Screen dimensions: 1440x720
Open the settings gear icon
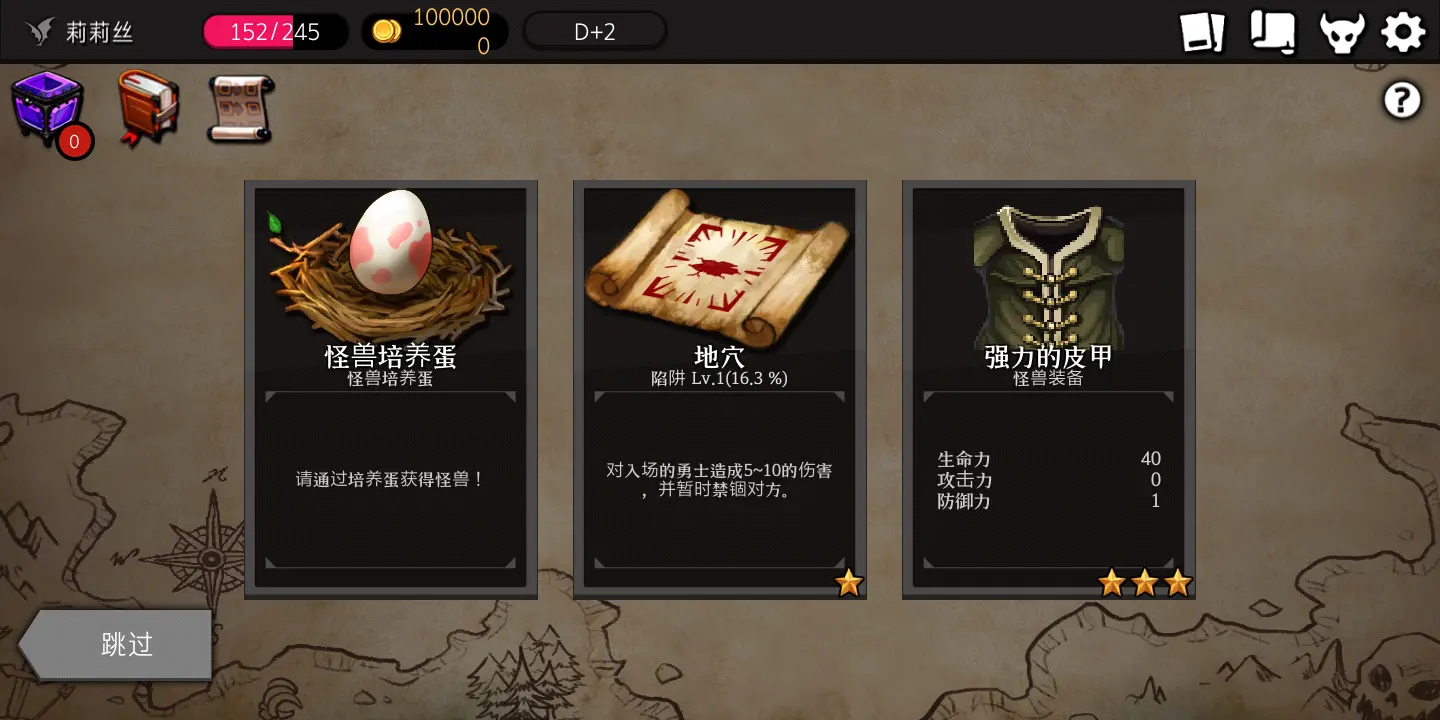[1403, 31]
